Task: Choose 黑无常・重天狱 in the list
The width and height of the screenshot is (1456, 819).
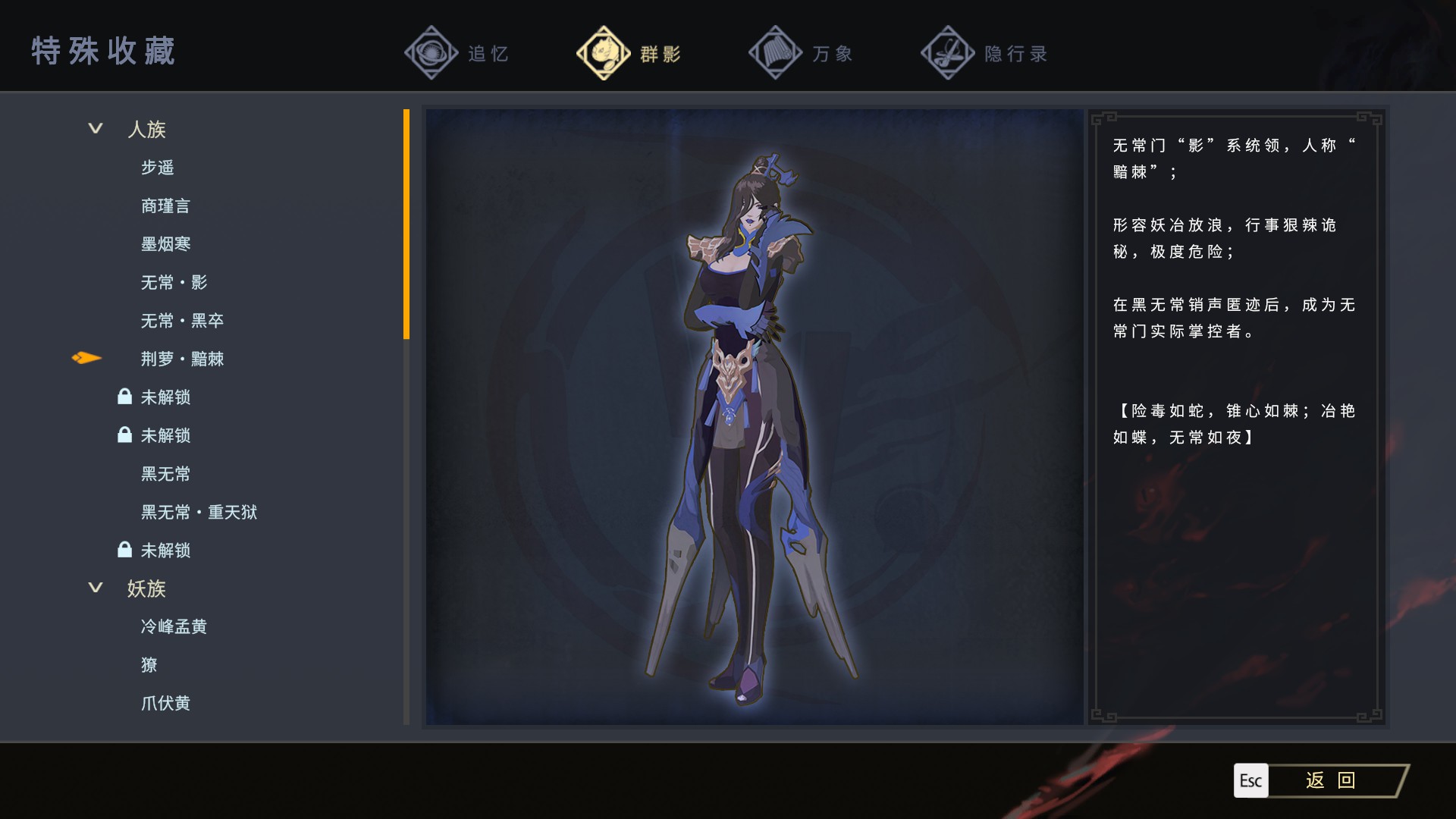Action: (x=199, y=513)
